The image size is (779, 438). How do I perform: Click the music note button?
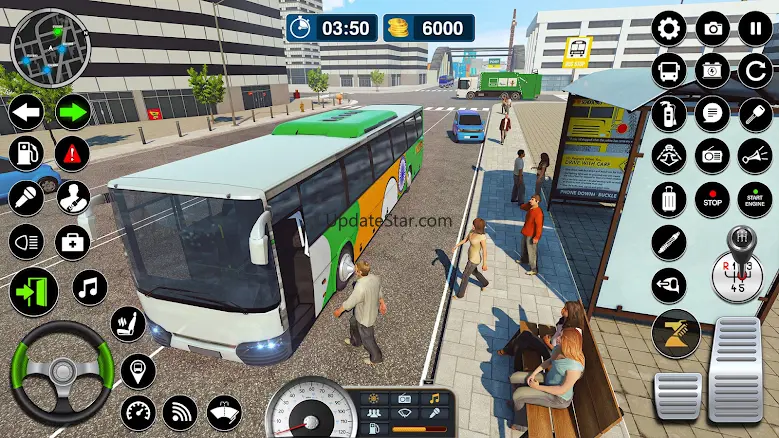coord(90,289)
